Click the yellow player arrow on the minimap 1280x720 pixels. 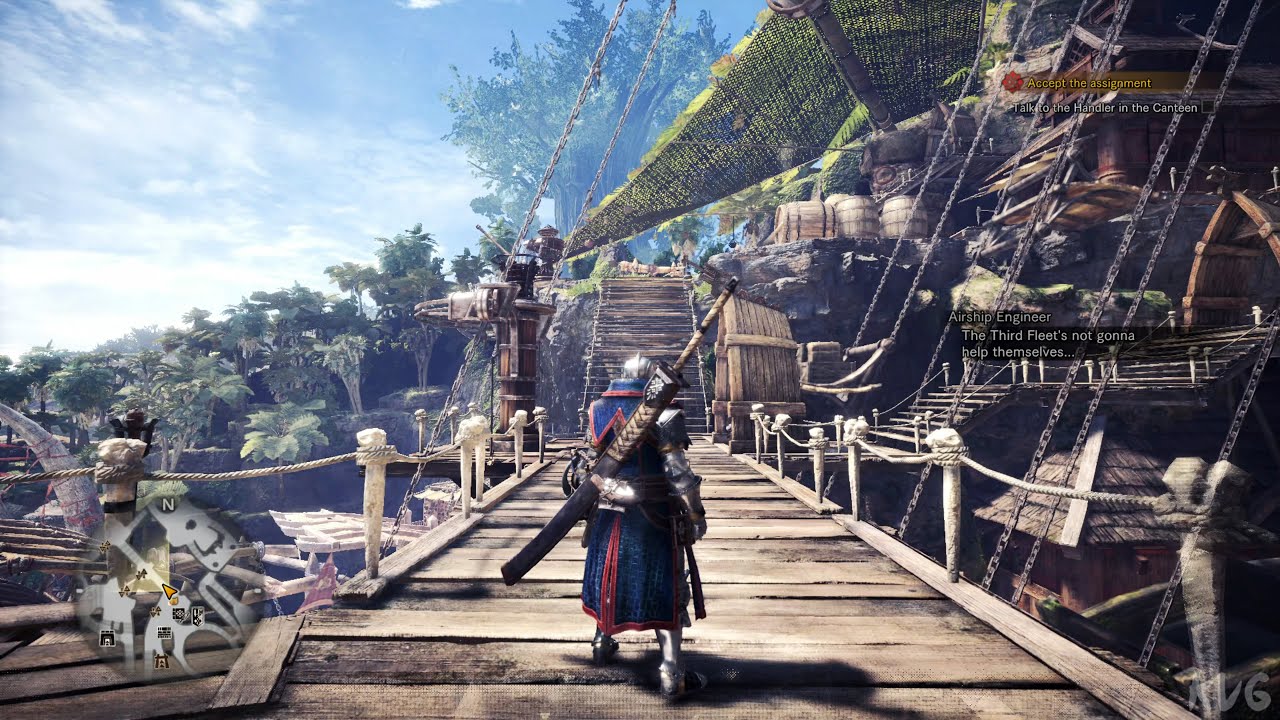[x=168, y=591]
